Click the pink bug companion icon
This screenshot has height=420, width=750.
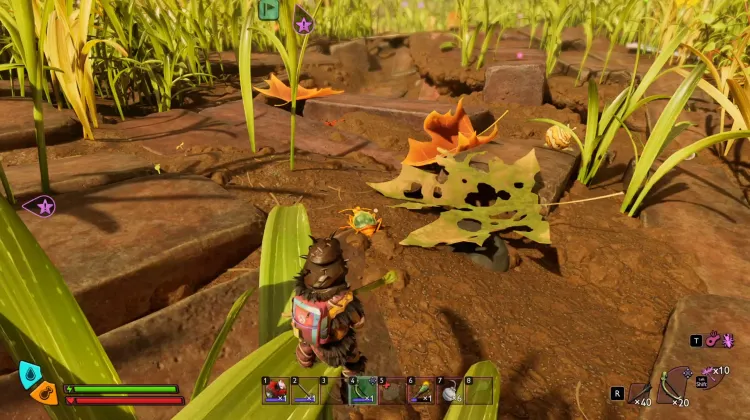pyautogui.click(x=727, y=340)
